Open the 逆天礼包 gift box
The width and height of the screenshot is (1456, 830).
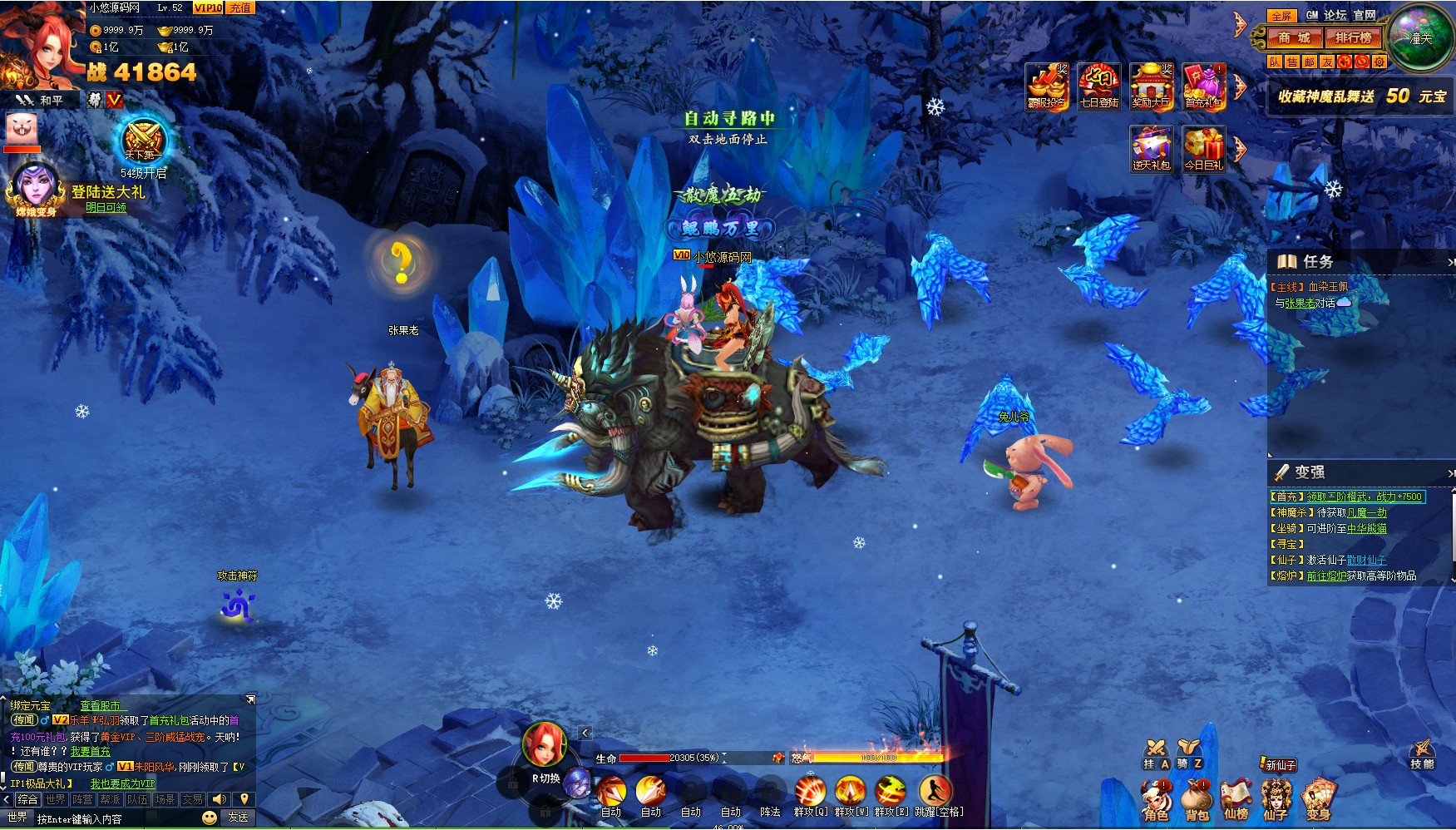[x=1151, y=149]
